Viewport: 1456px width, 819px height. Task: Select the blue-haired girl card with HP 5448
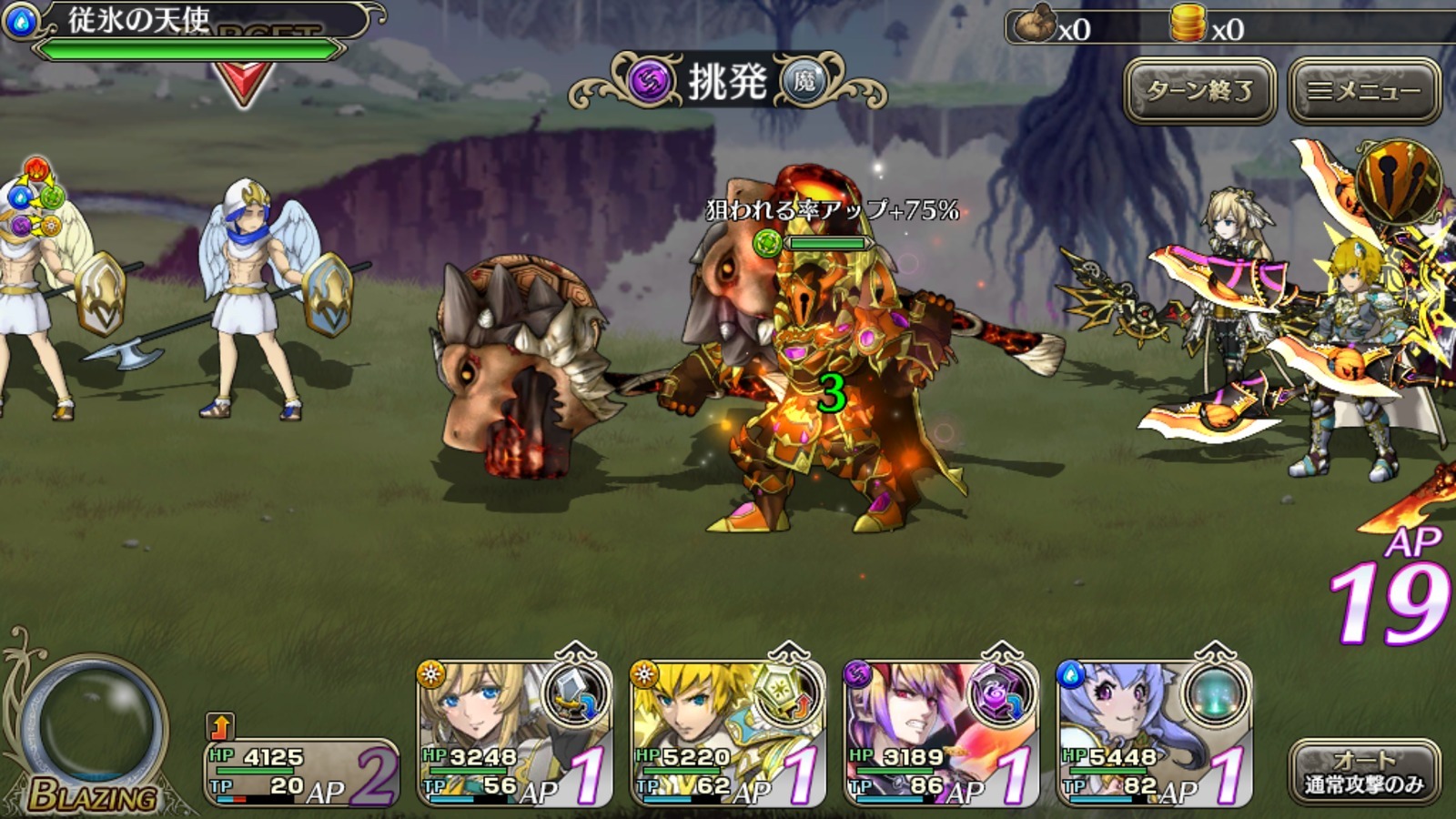(1153, 733)
